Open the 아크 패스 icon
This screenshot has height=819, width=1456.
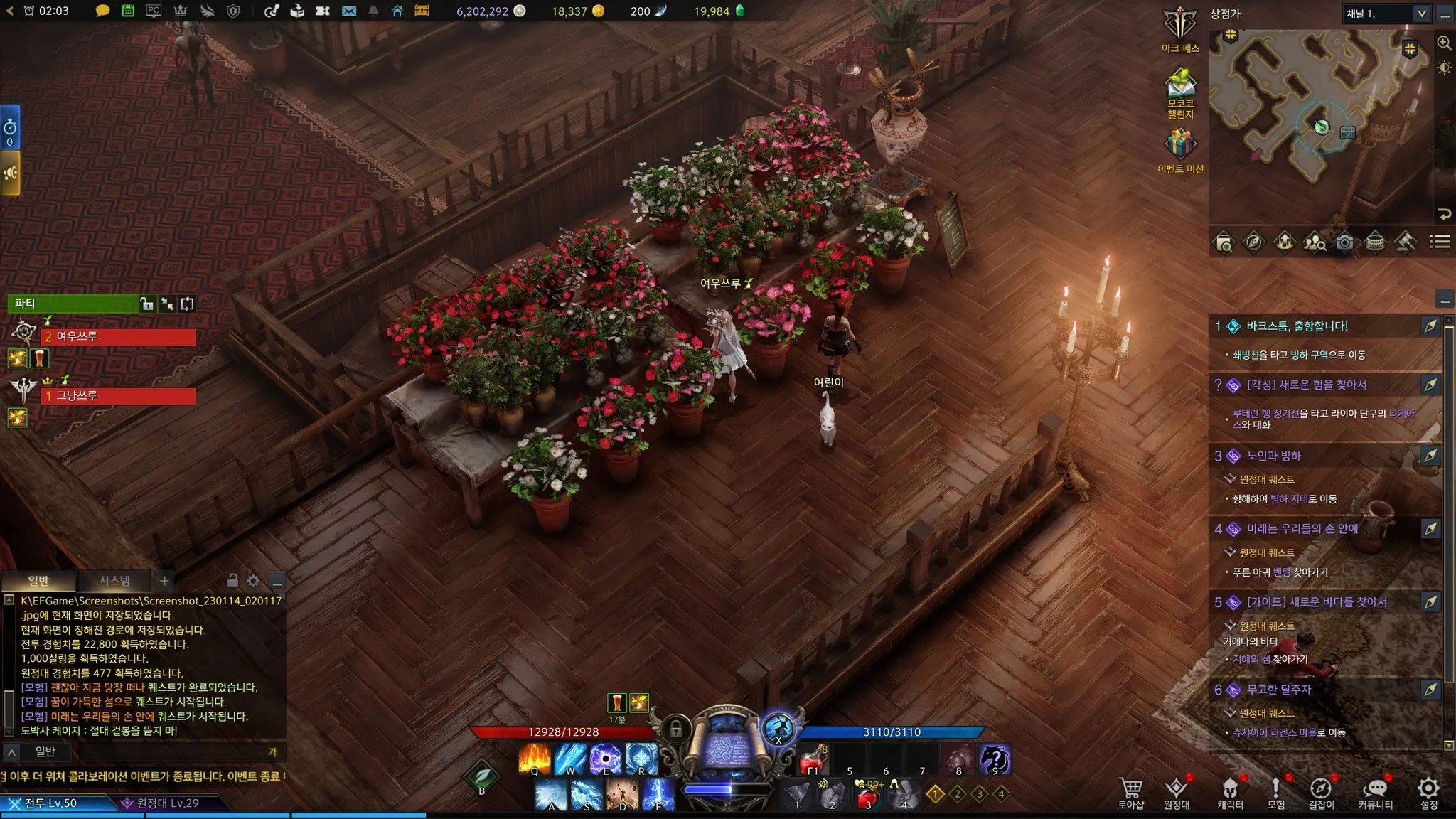(1180, 27)
